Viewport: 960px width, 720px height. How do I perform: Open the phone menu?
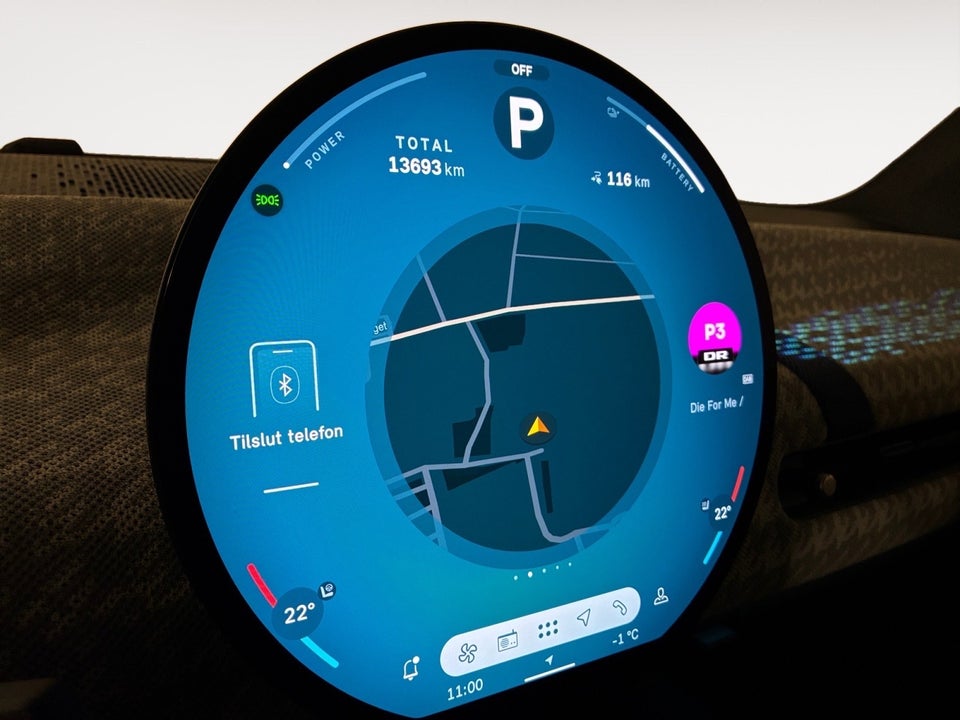(x=620, y=607)
